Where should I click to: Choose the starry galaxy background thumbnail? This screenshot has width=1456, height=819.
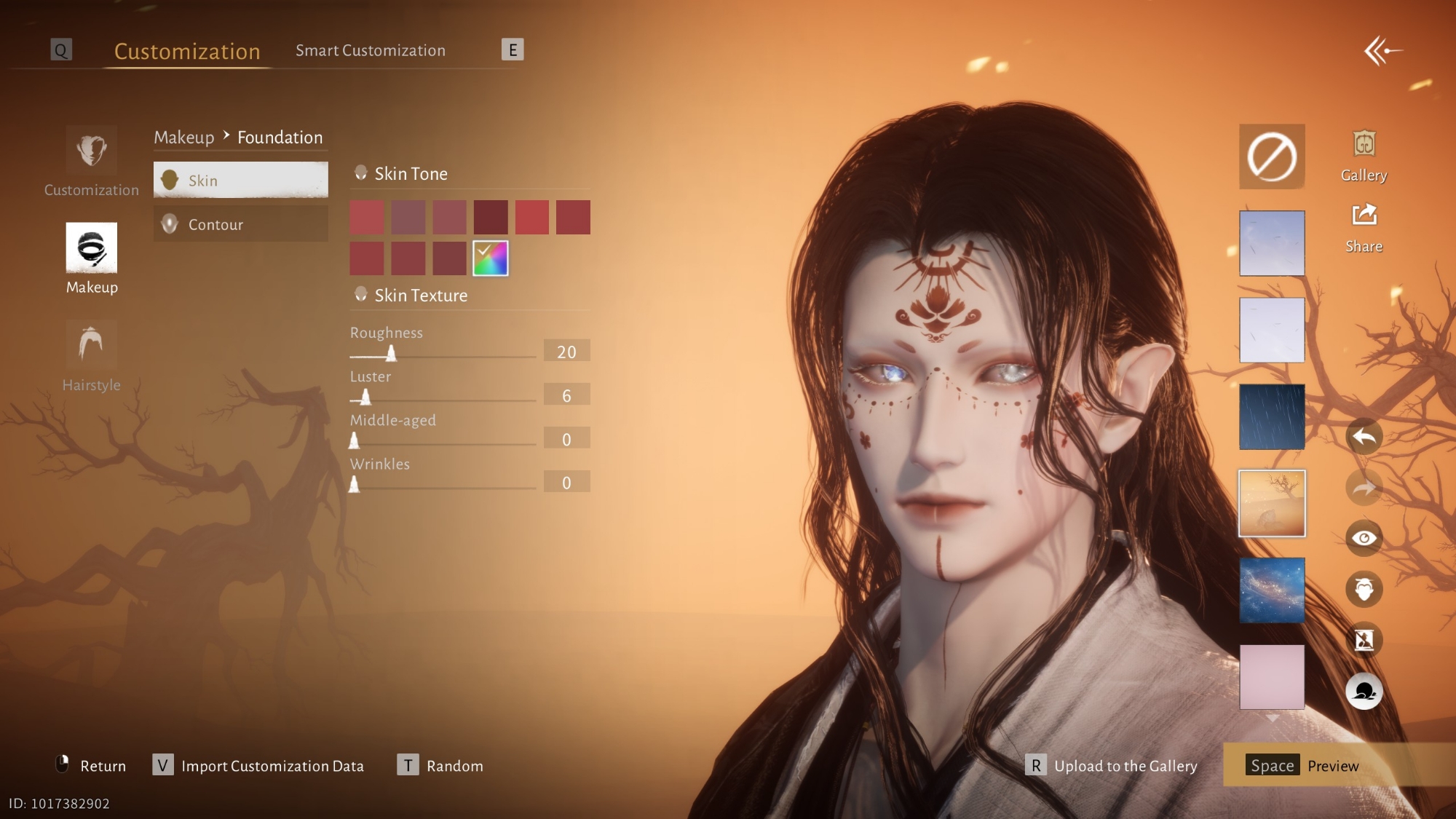coord(1272,590)
